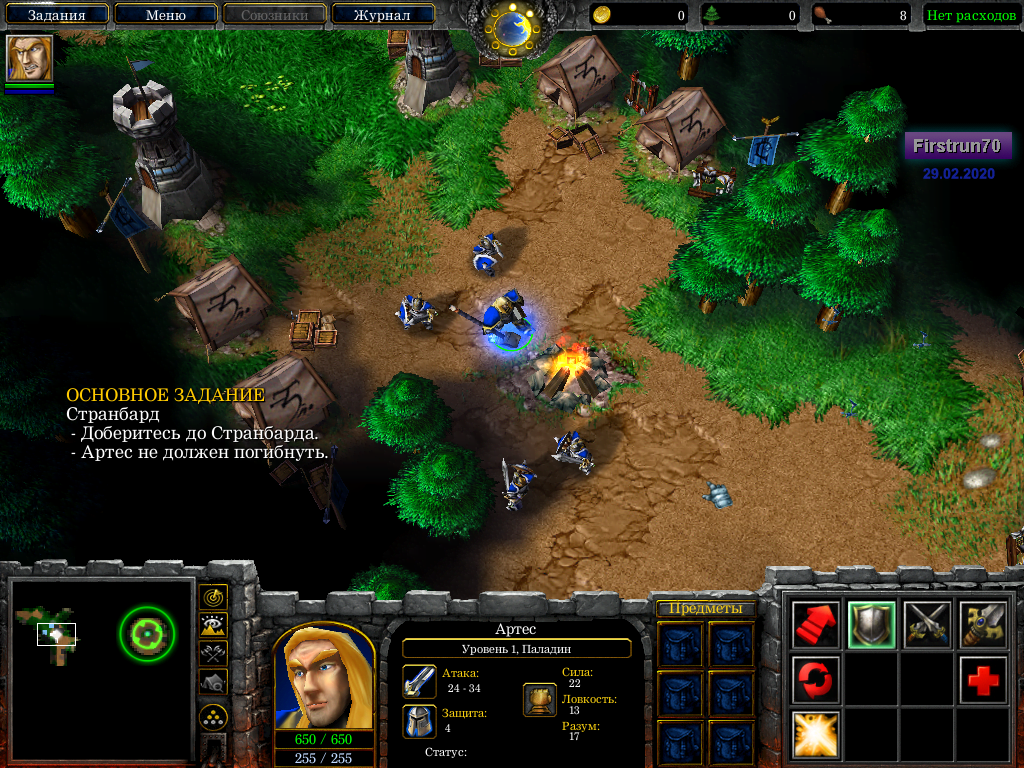This screenshot has height=768, width=1024.
Task: Select Arthas hero icon in top-left corner
Action: pyautogui.click(x=29, y=58)
